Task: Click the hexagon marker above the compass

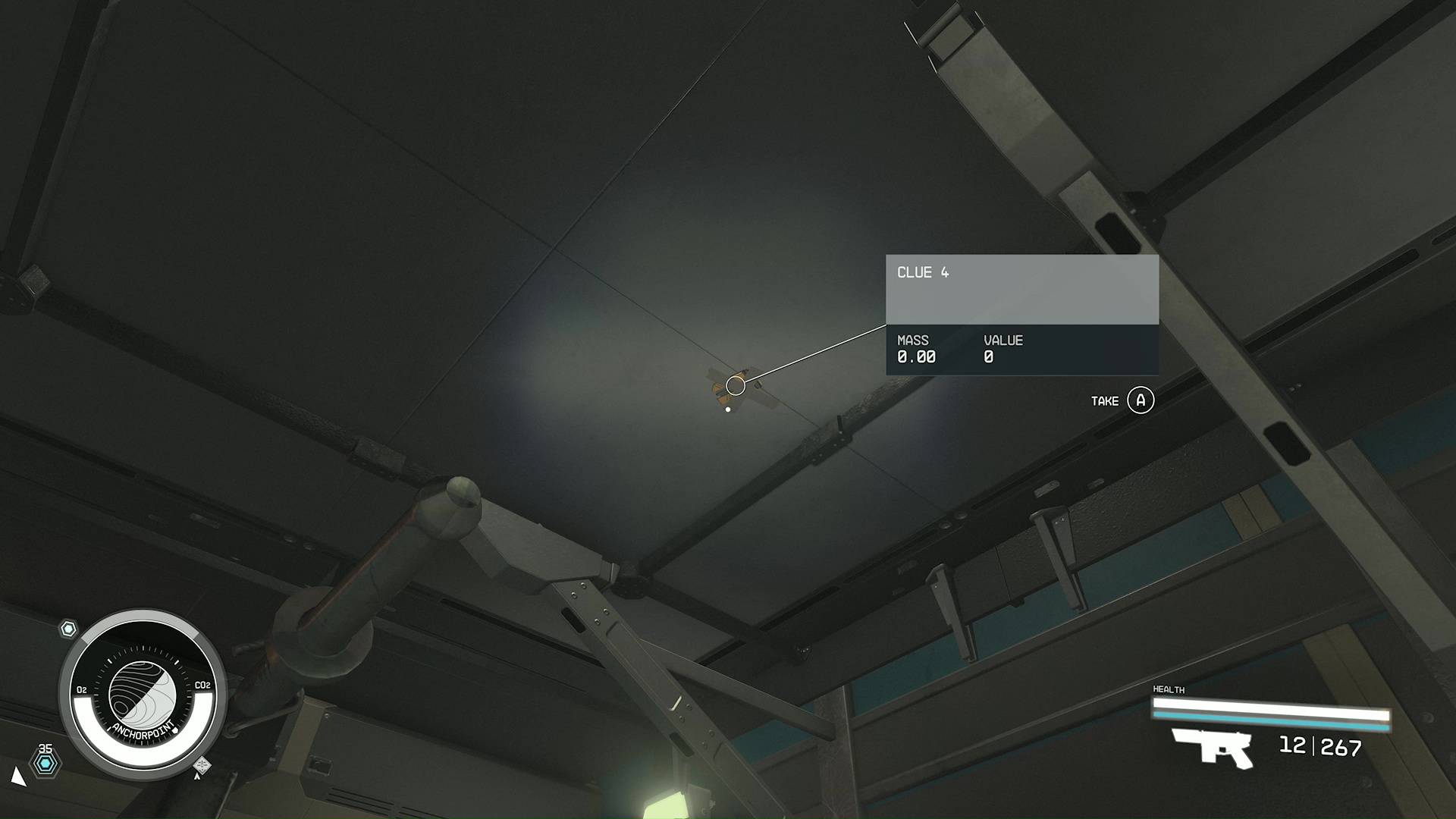Action: click(68, 627)
